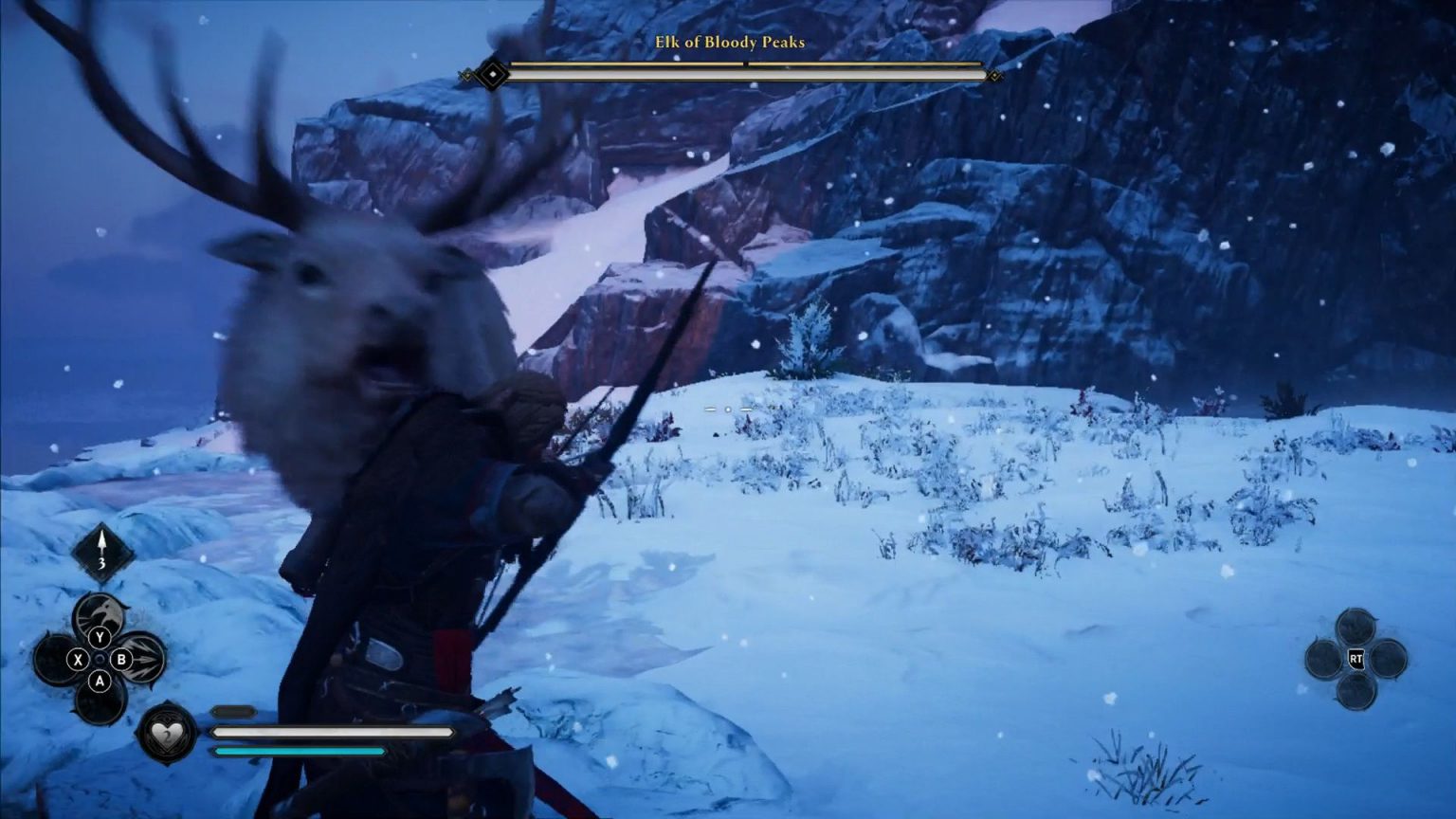Screen dimensions: 1456x819
Task: Select the heart health rune icon
Action: pyautogui.click(x=167, y=734)
